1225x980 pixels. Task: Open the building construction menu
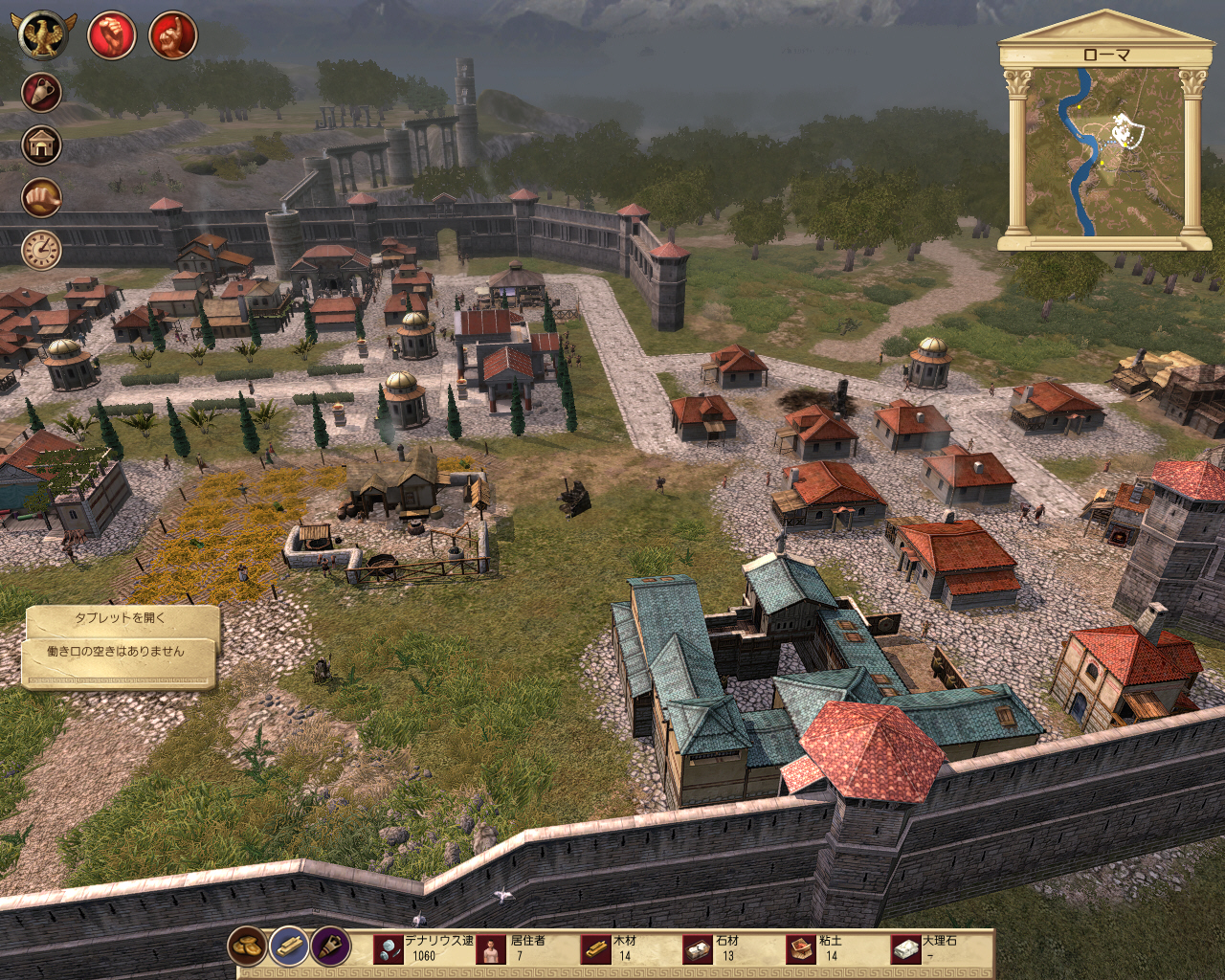click(x=41, y=145)
